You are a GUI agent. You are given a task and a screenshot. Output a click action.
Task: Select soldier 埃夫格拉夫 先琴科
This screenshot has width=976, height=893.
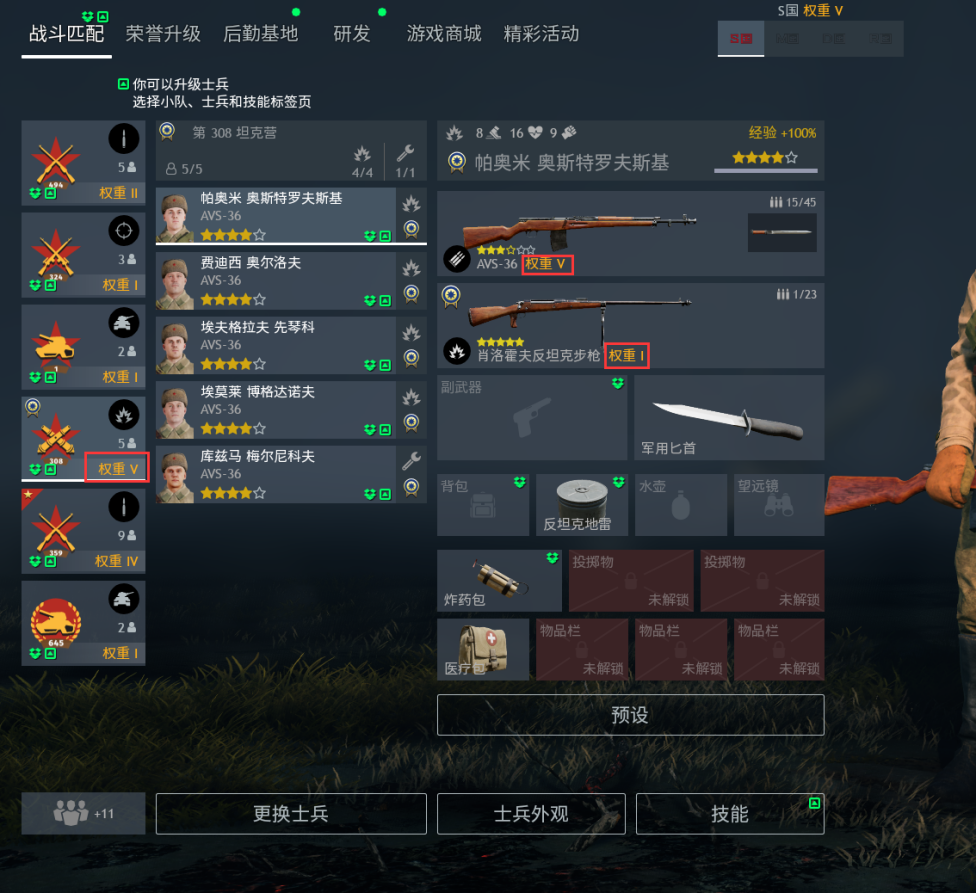[290, 344]
